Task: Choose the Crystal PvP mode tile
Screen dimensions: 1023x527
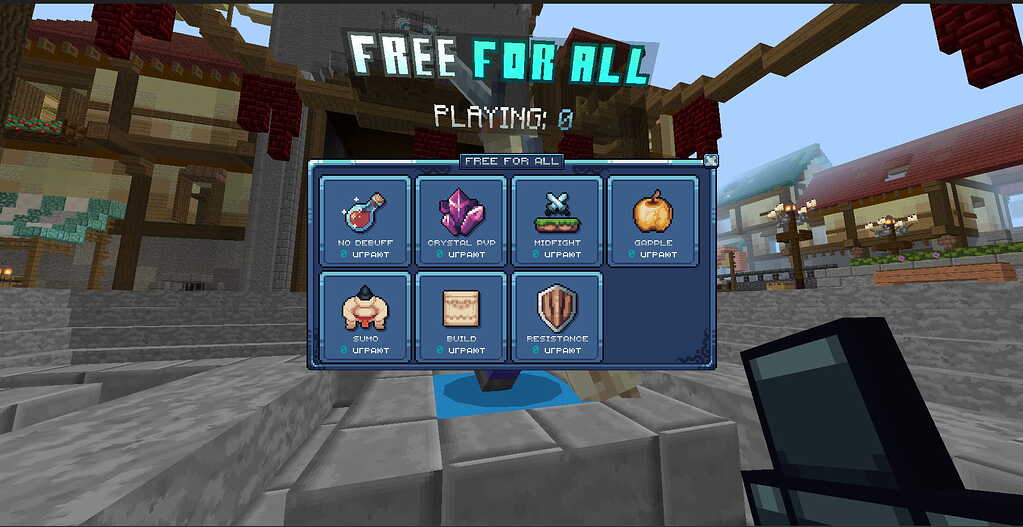Action: click(460, 221)
